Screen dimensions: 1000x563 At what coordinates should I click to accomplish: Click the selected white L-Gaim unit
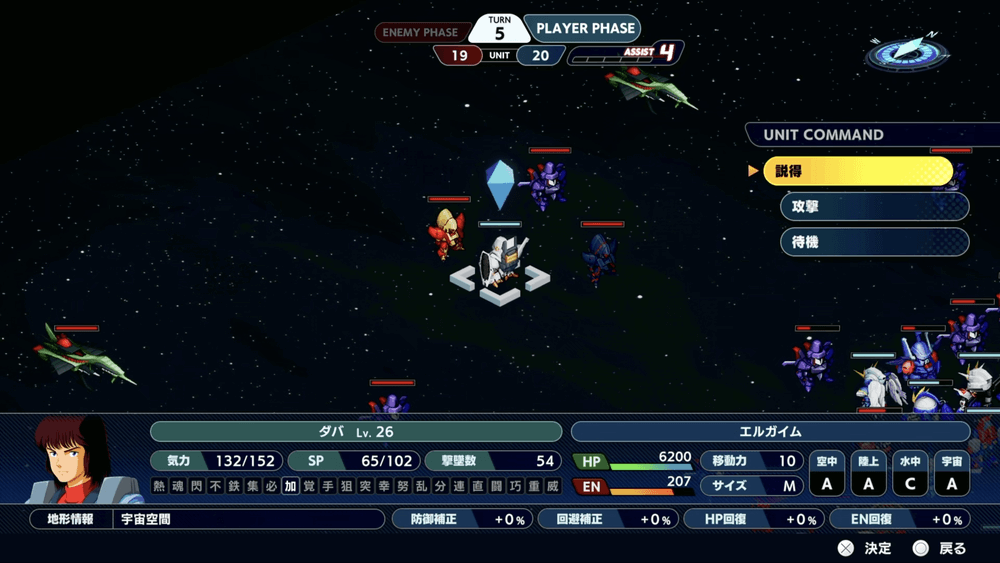(498, 260)
